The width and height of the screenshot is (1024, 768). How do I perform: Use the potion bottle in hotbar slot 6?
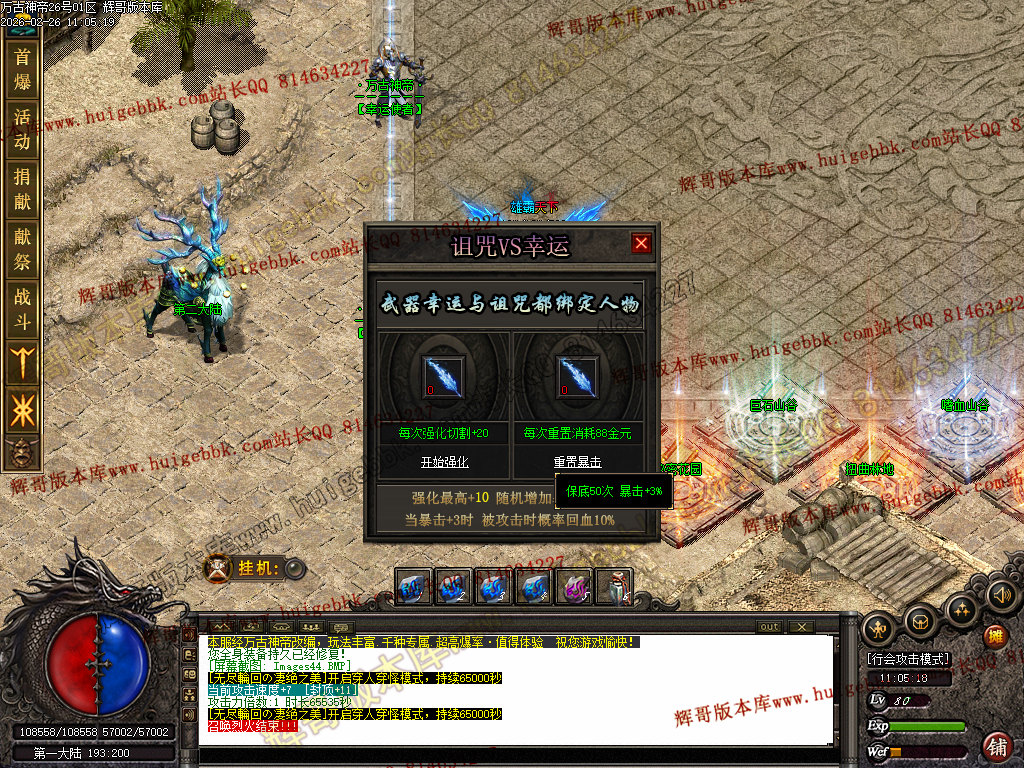coord(615,587)
